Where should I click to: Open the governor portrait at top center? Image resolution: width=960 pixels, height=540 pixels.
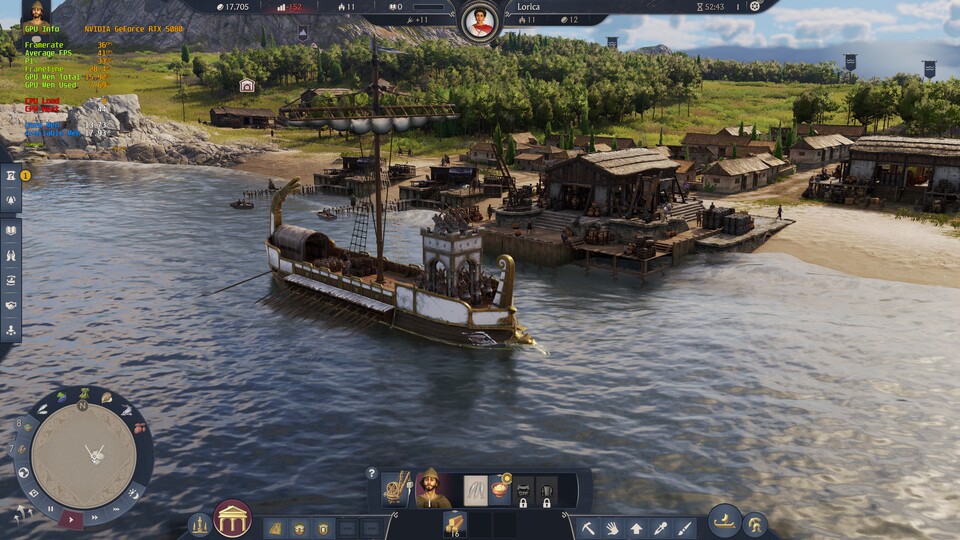[x=481, y=20]
